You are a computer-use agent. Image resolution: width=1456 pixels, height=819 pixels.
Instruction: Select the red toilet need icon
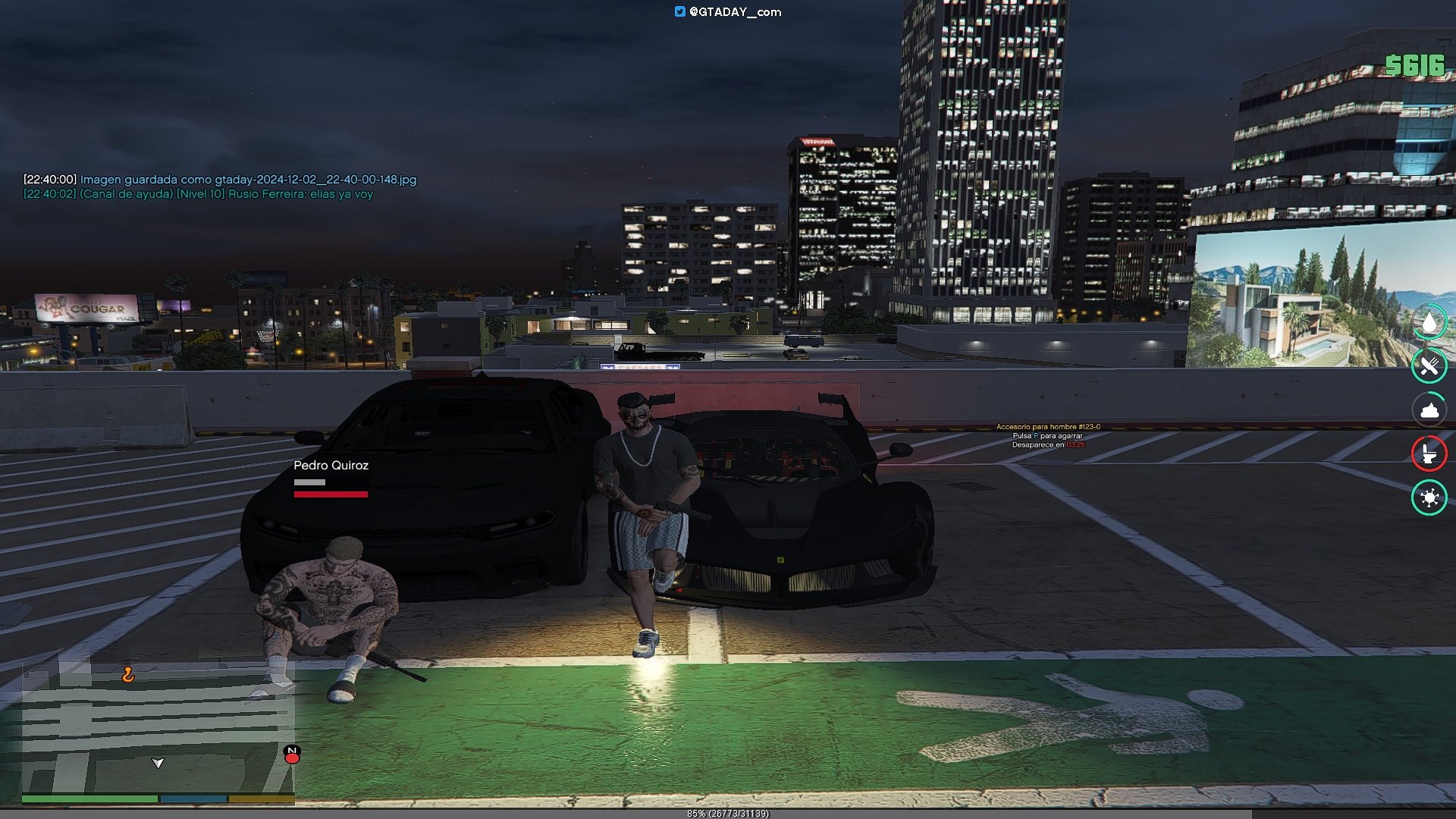tap(1429, 453)
